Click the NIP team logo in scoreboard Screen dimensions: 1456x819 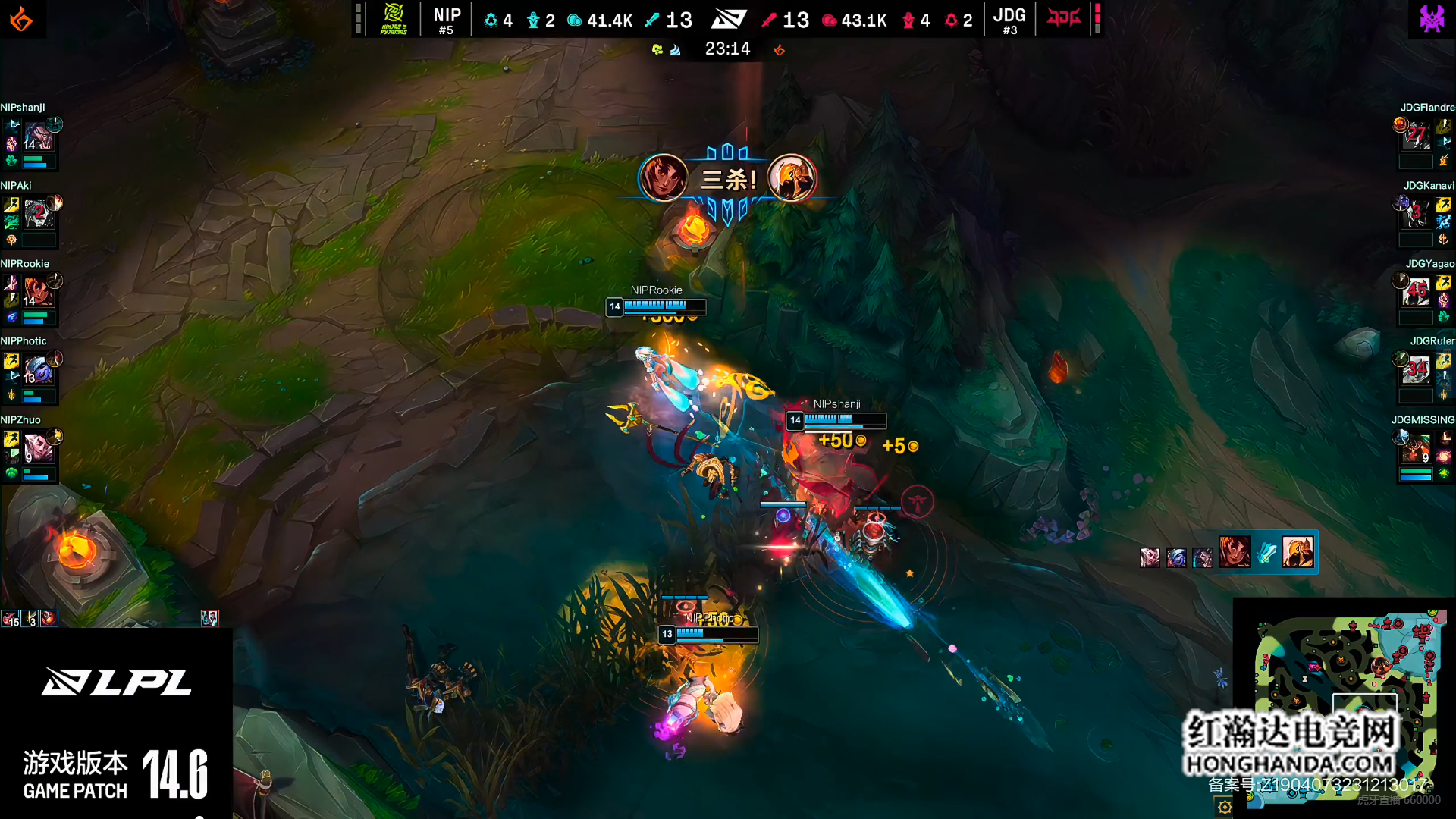click(394, 19)
